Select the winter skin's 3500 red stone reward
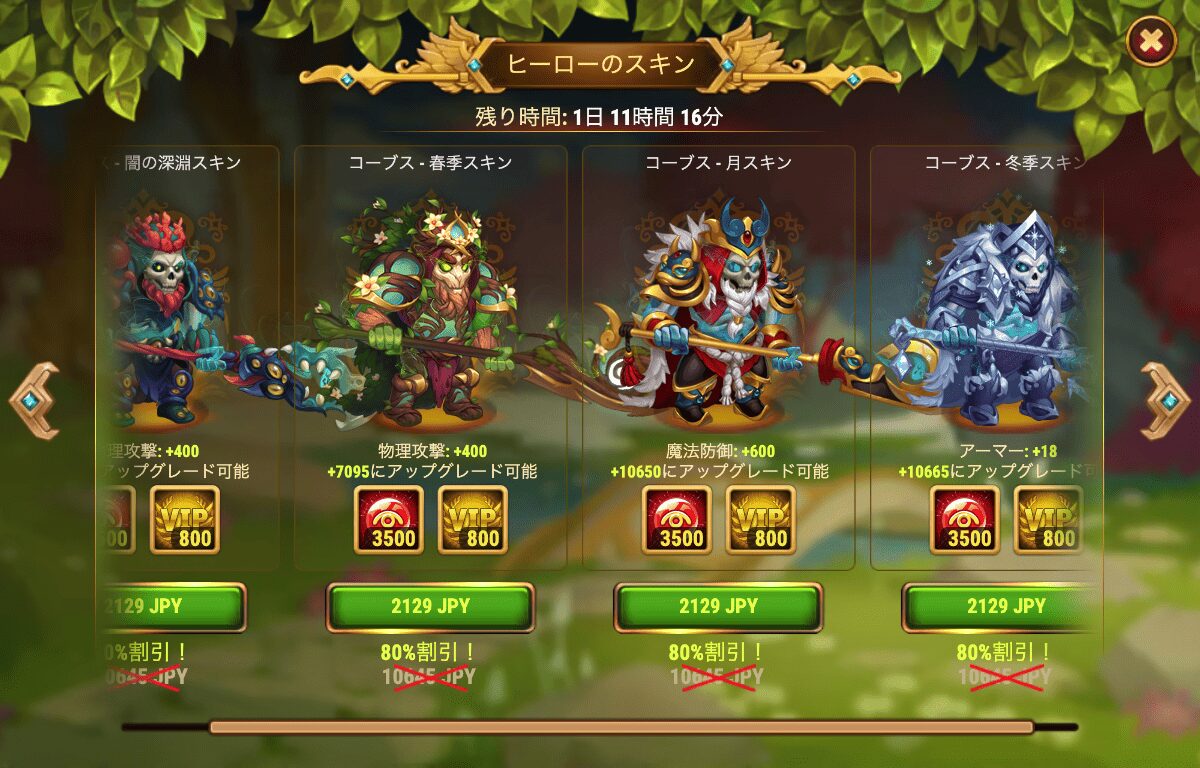1200x768 pixels. (x=965, y=520)
